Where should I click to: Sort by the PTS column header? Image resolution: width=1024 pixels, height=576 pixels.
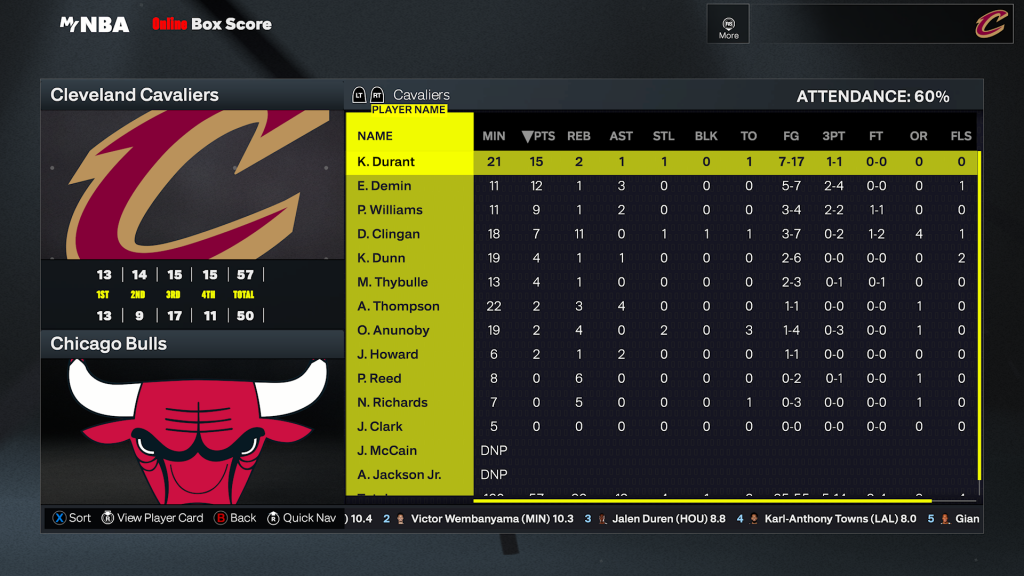[538, 136]
